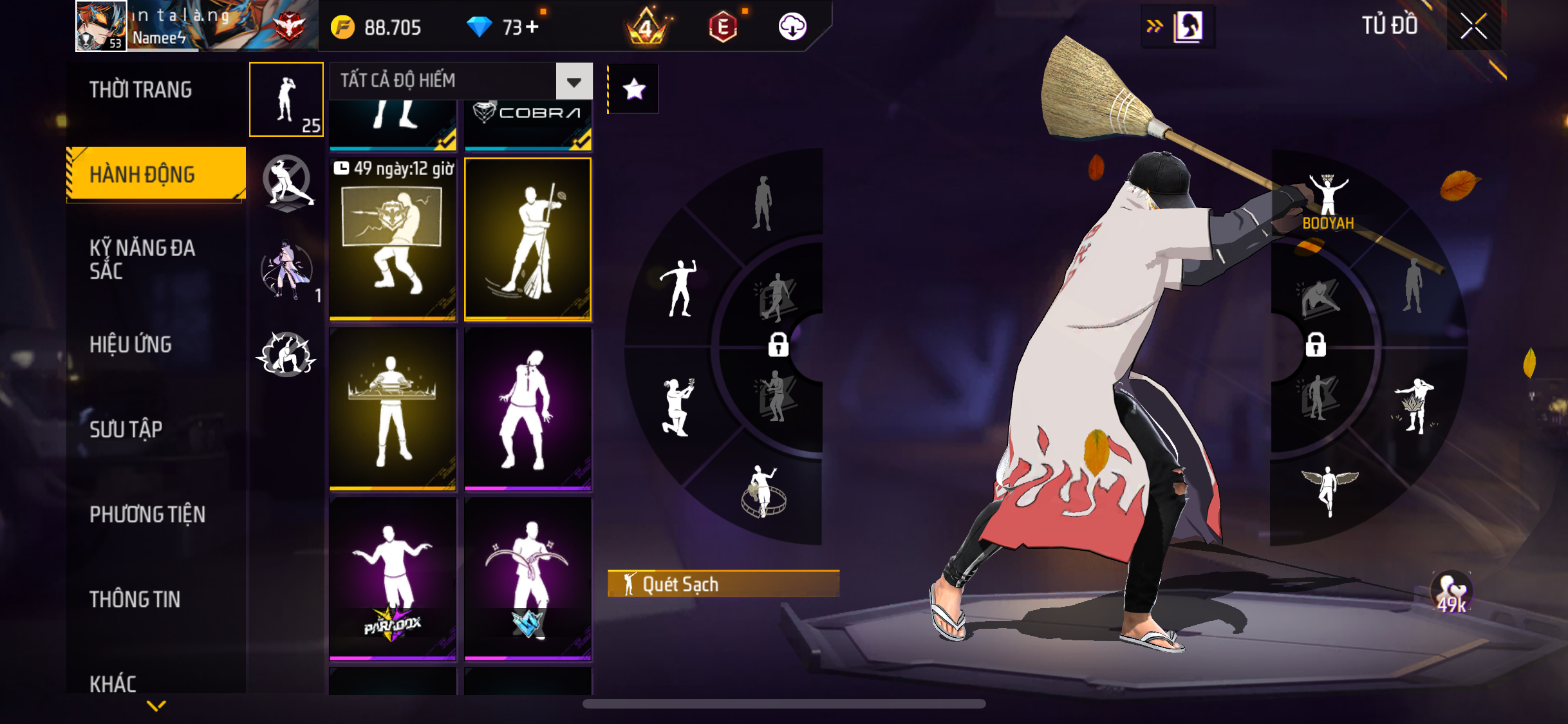Open the Thời Trang category
1568x724 pixels.
click(141, 89)
